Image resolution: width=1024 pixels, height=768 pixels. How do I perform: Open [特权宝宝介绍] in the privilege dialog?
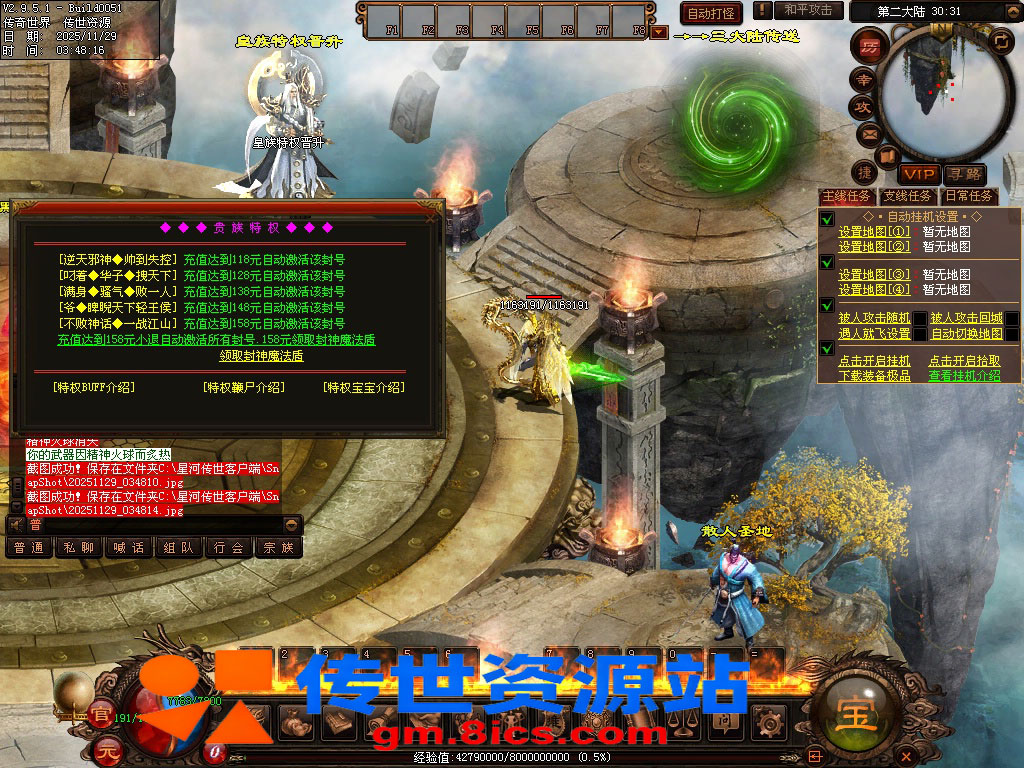tap(364, 387)
